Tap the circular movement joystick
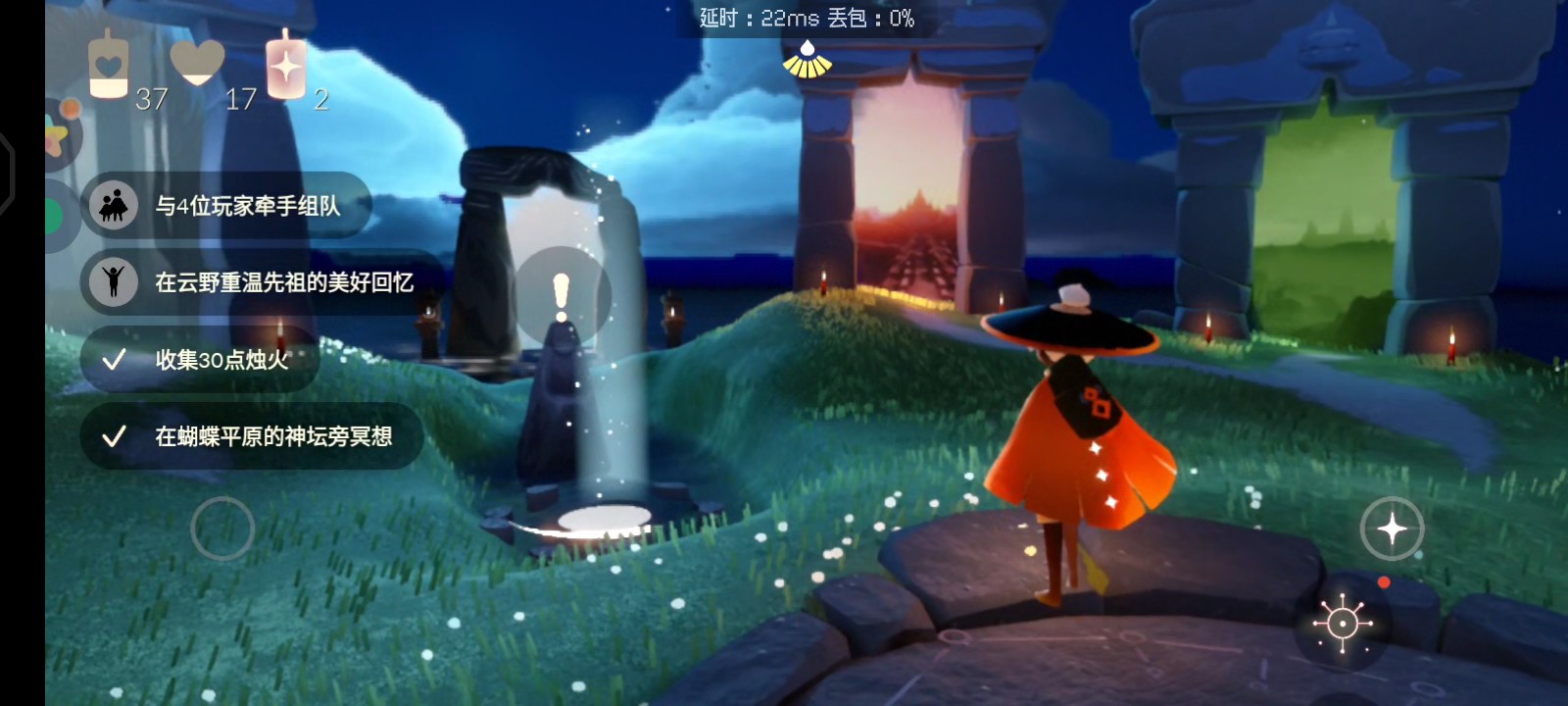The image size is (1568, 706). click(x=222, y=529)
